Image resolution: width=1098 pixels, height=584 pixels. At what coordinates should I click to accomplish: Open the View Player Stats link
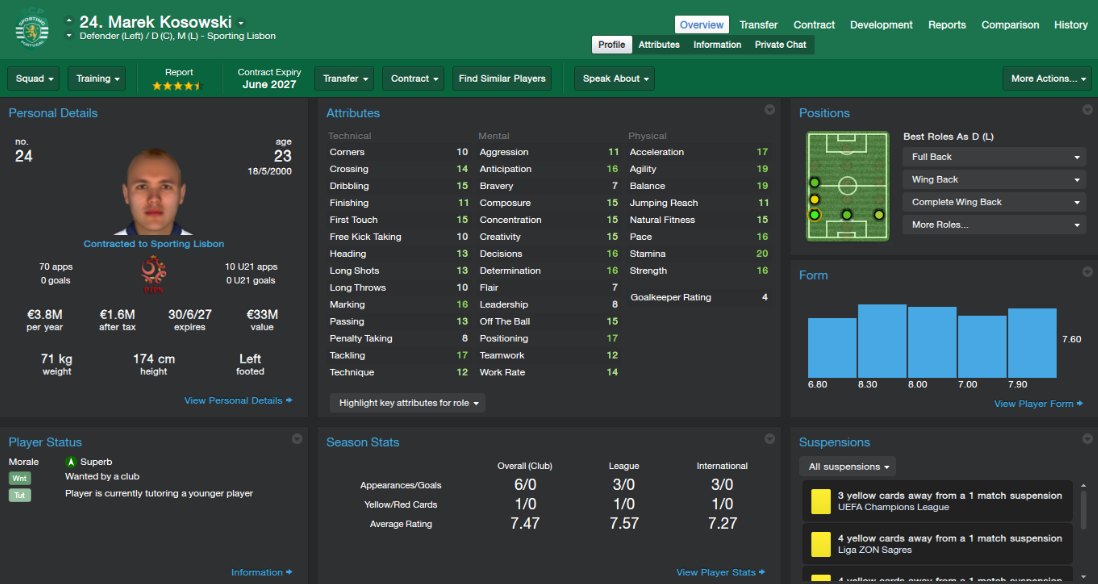pyautogui.click(x=720, y=573)
